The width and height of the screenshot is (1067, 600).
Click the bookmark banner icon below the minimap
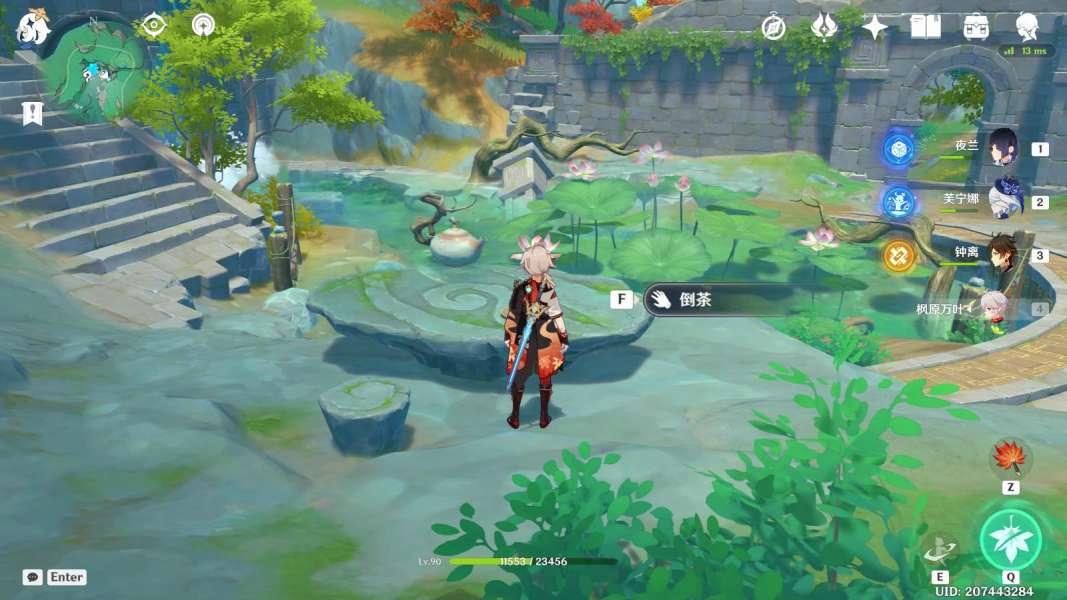(x=33, y=113)
